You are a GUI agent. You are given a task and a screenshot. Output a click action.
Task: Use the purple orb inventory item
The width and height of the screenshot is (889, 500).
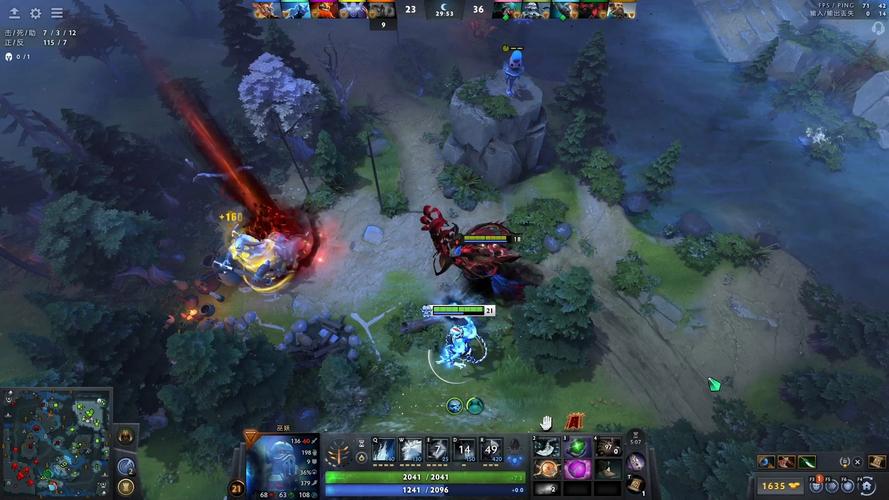coord(577,468)
